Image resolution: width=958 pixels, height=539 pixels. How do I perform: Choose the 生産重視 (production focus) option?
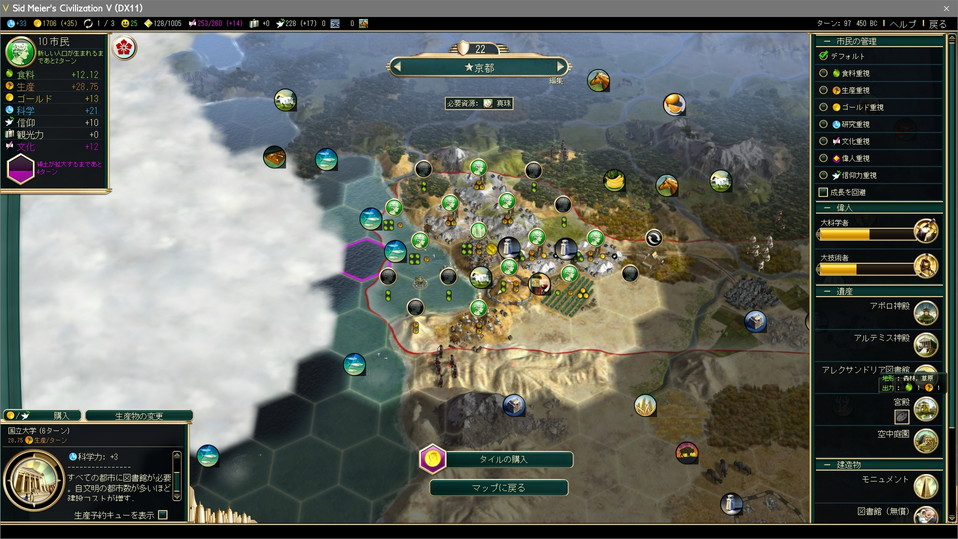click(823, 90)
